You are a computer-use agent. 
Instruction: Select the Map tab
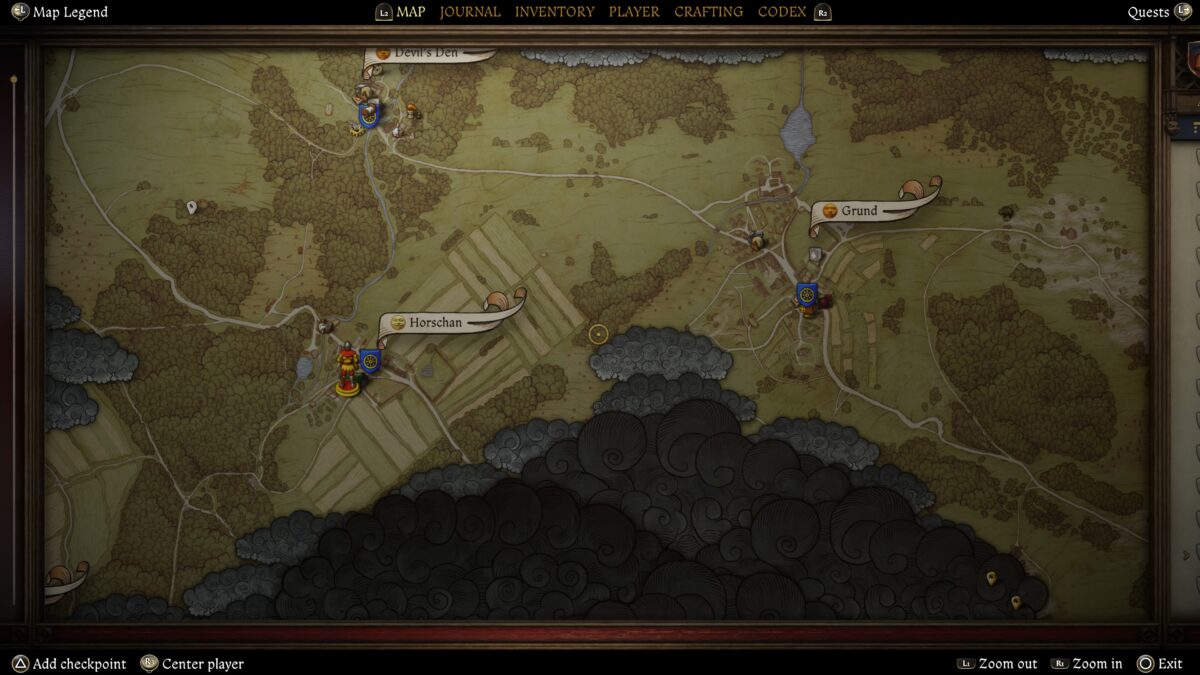(410, 12)
